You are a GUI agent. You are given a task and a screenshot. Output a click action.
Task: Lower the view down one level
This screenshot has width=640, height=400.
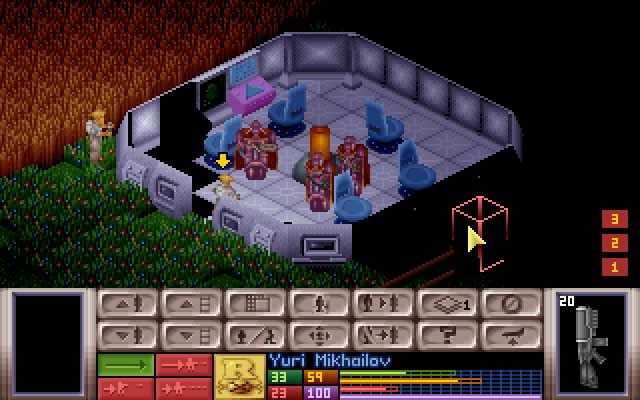pyautogui.click(x=190, y=334)
